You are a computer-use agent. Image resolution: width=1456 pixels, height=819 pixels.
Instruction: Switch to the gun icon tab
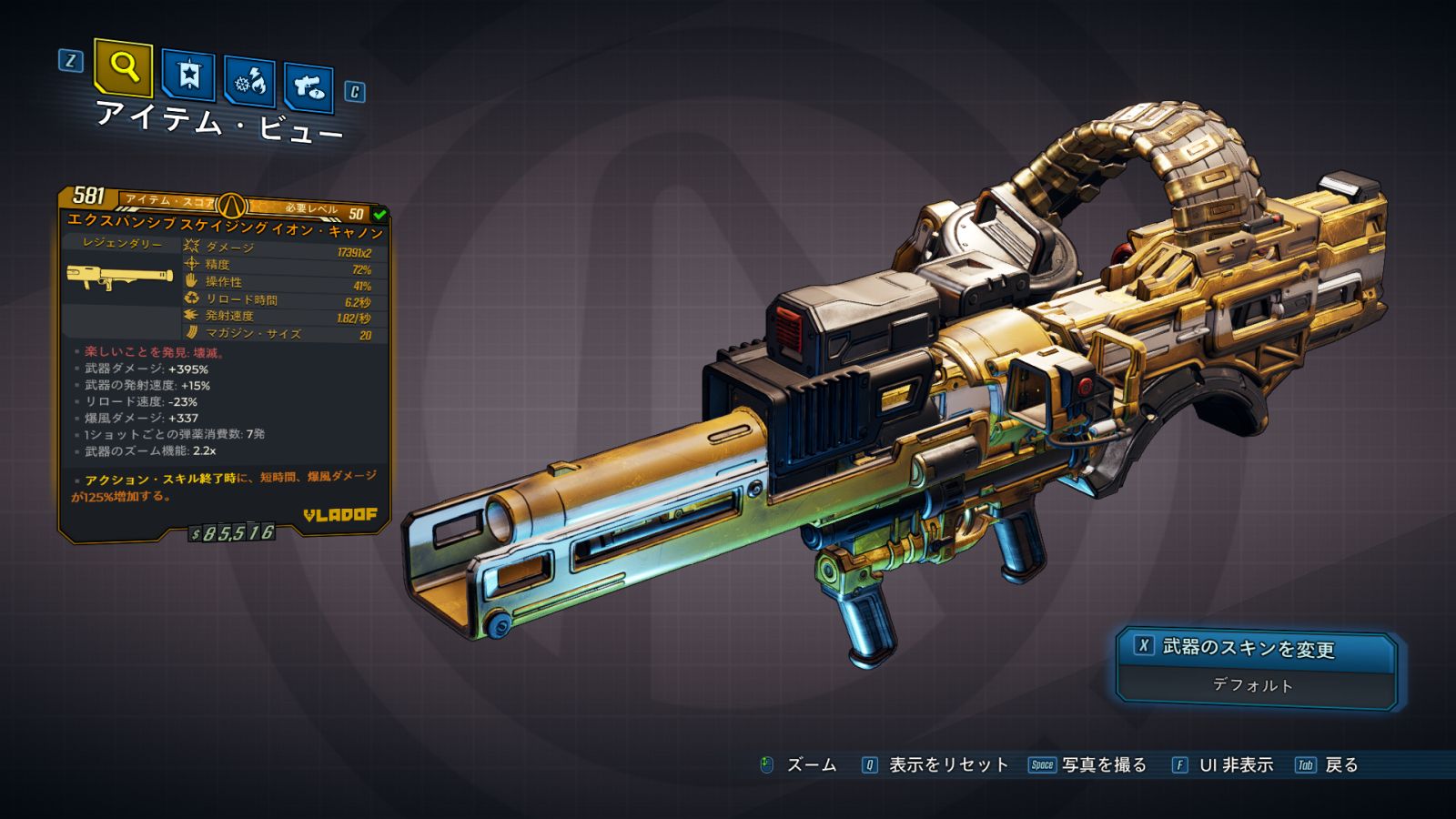[308, 87]
